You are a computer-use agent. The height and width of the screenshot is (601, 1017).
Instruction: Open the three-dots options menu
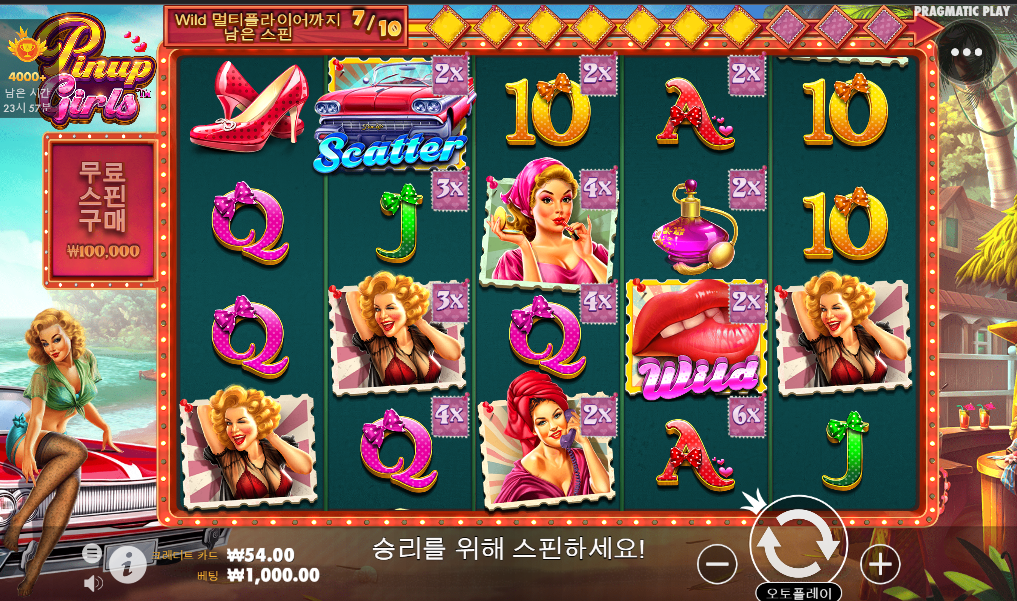pyautogui.click(x=966, y=52)
